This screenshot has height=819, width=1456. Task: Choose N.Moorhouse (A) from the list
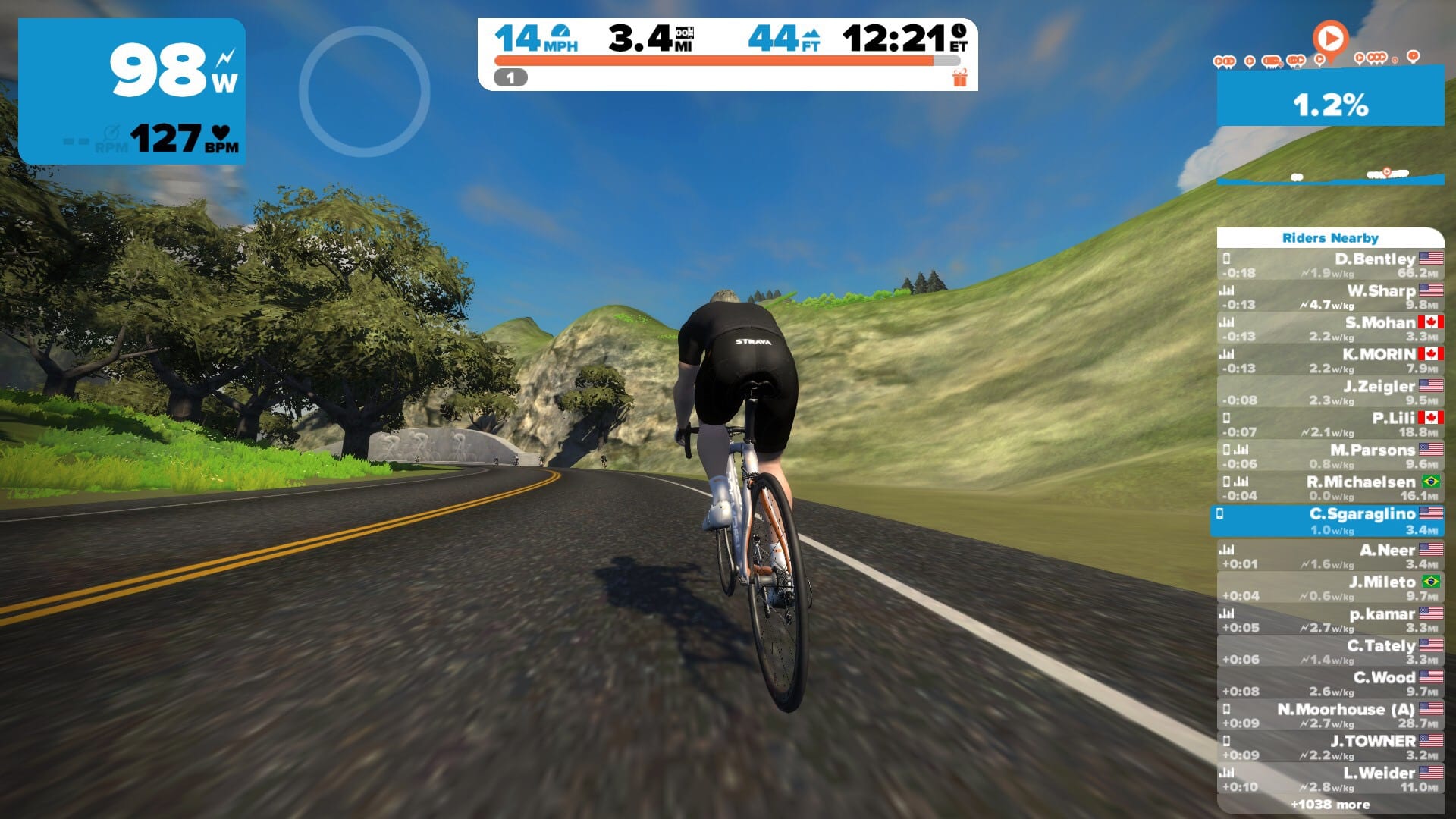[x=1330, y=716]
